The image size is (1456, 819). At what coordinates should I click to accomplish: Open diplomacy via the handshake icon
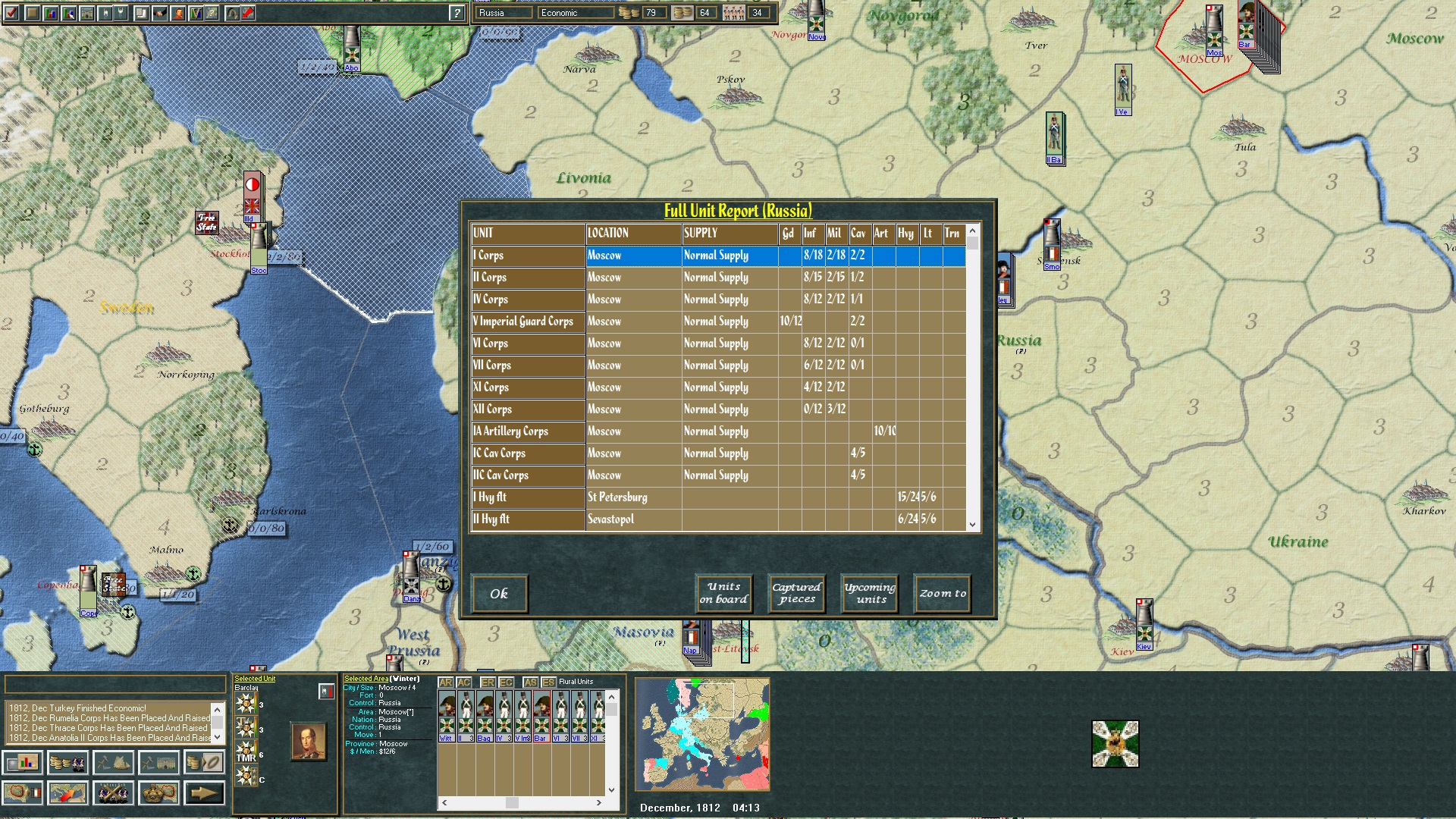[x=162, y=13]
